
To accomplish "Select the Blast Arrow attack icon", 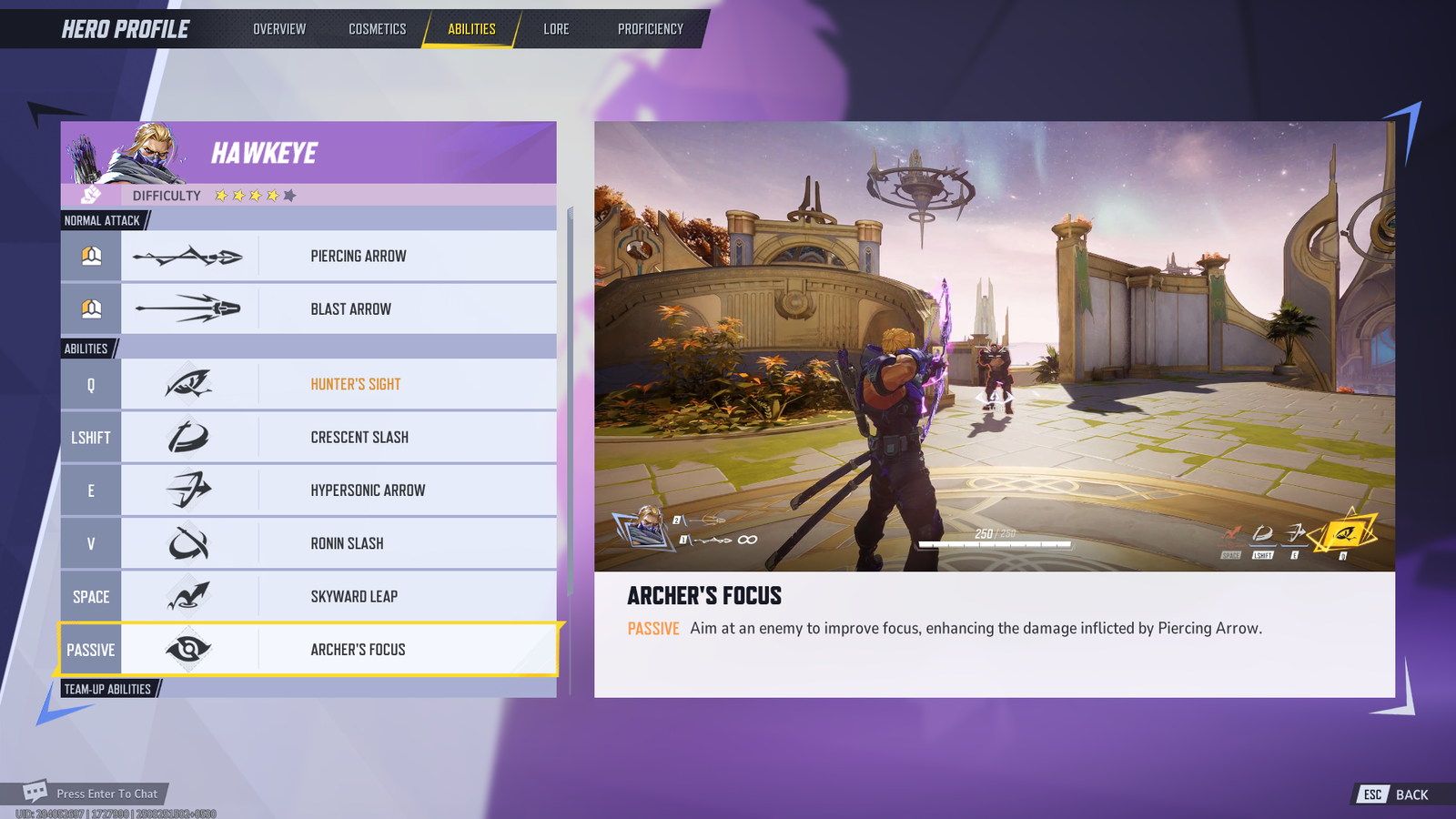I will coord(188,308).
